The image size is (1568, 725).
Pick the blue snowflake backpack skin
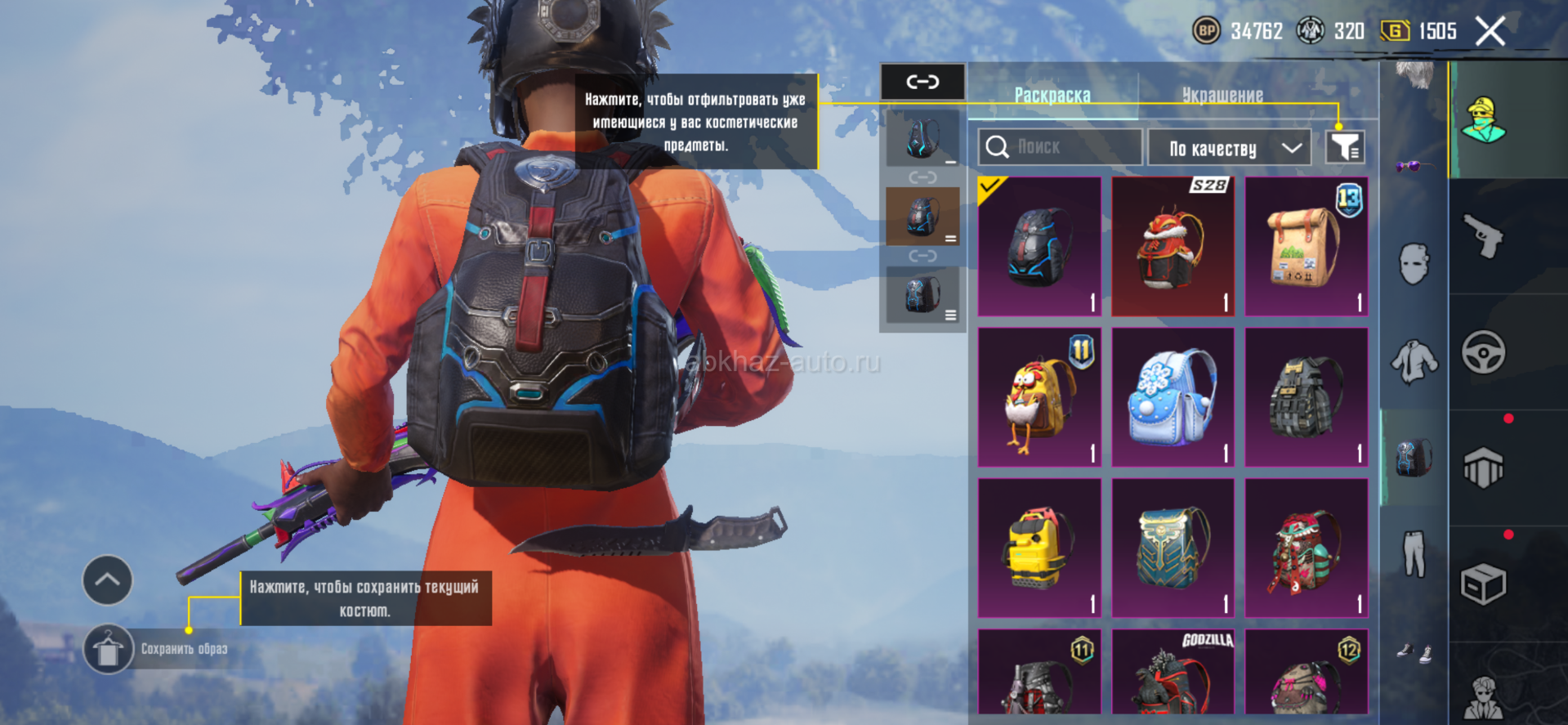1172,397
